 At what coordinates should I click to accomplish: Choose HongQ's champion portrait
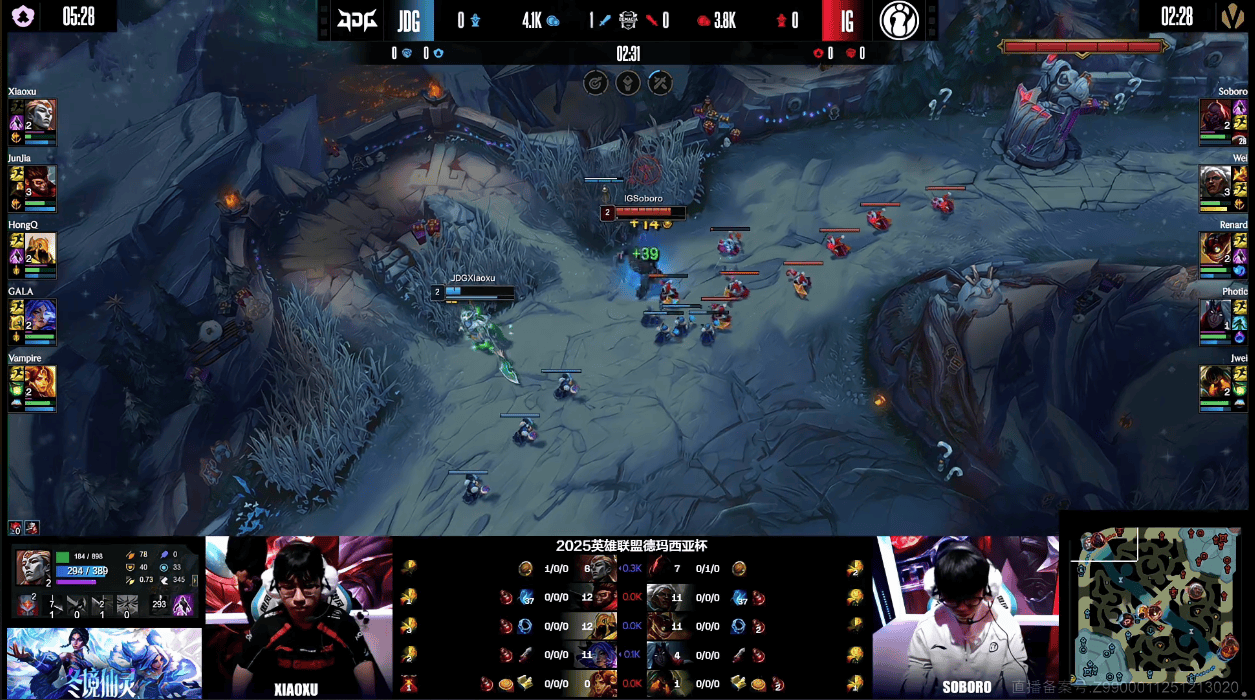click(40, 248)
